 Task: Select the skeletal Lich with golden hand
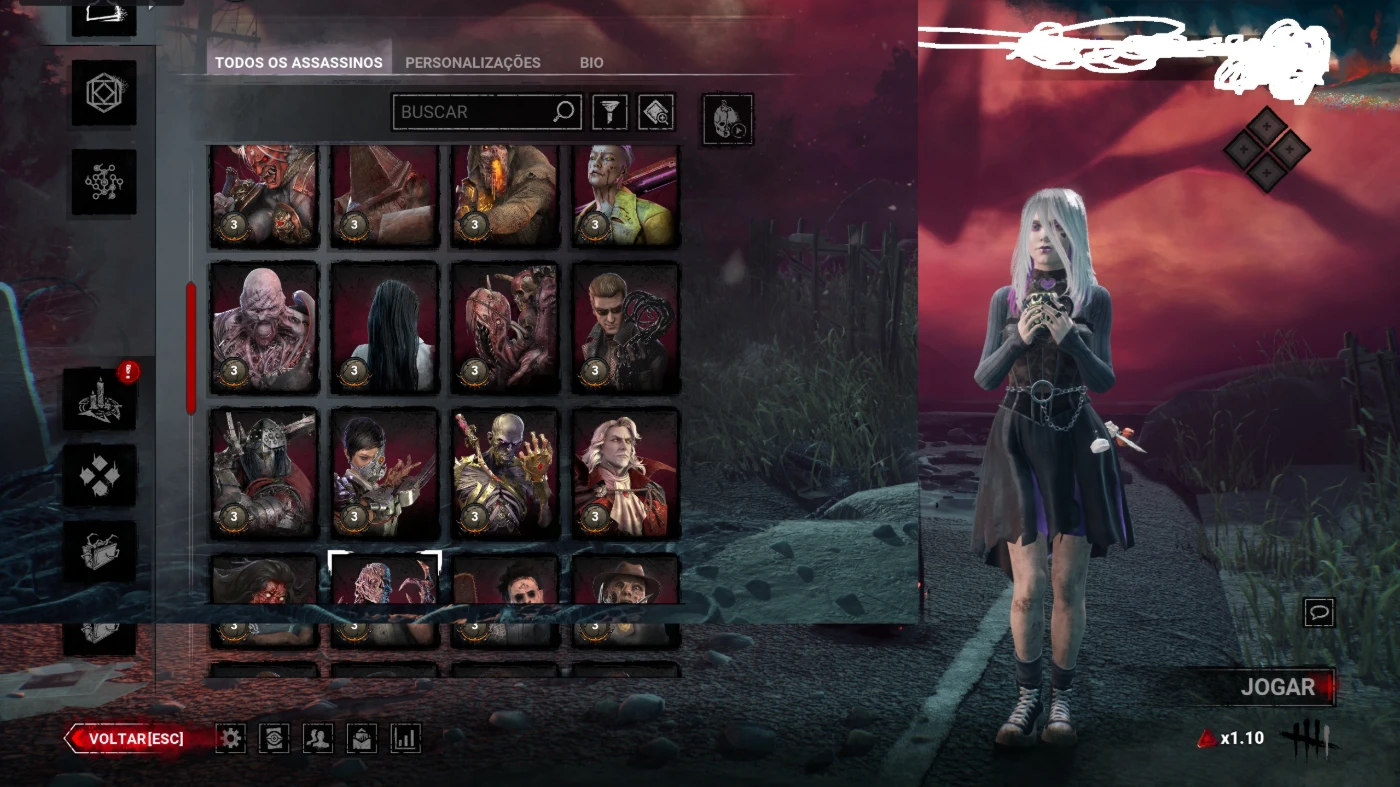tap(505, 472)
